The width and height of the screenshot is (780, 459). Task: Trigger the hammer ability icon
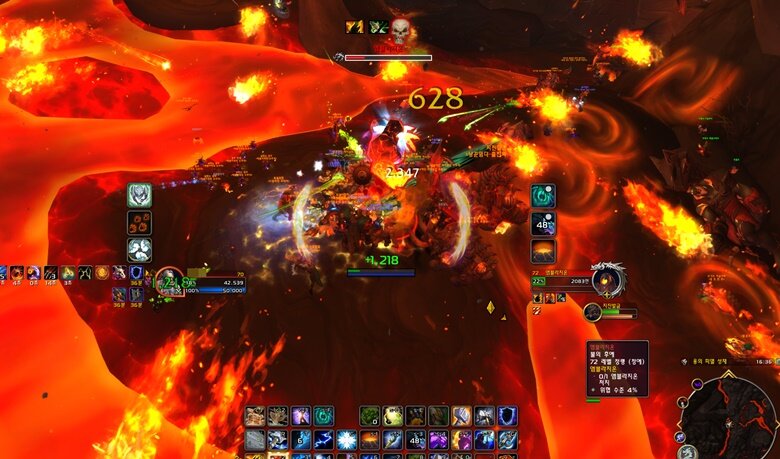[461, 415]
